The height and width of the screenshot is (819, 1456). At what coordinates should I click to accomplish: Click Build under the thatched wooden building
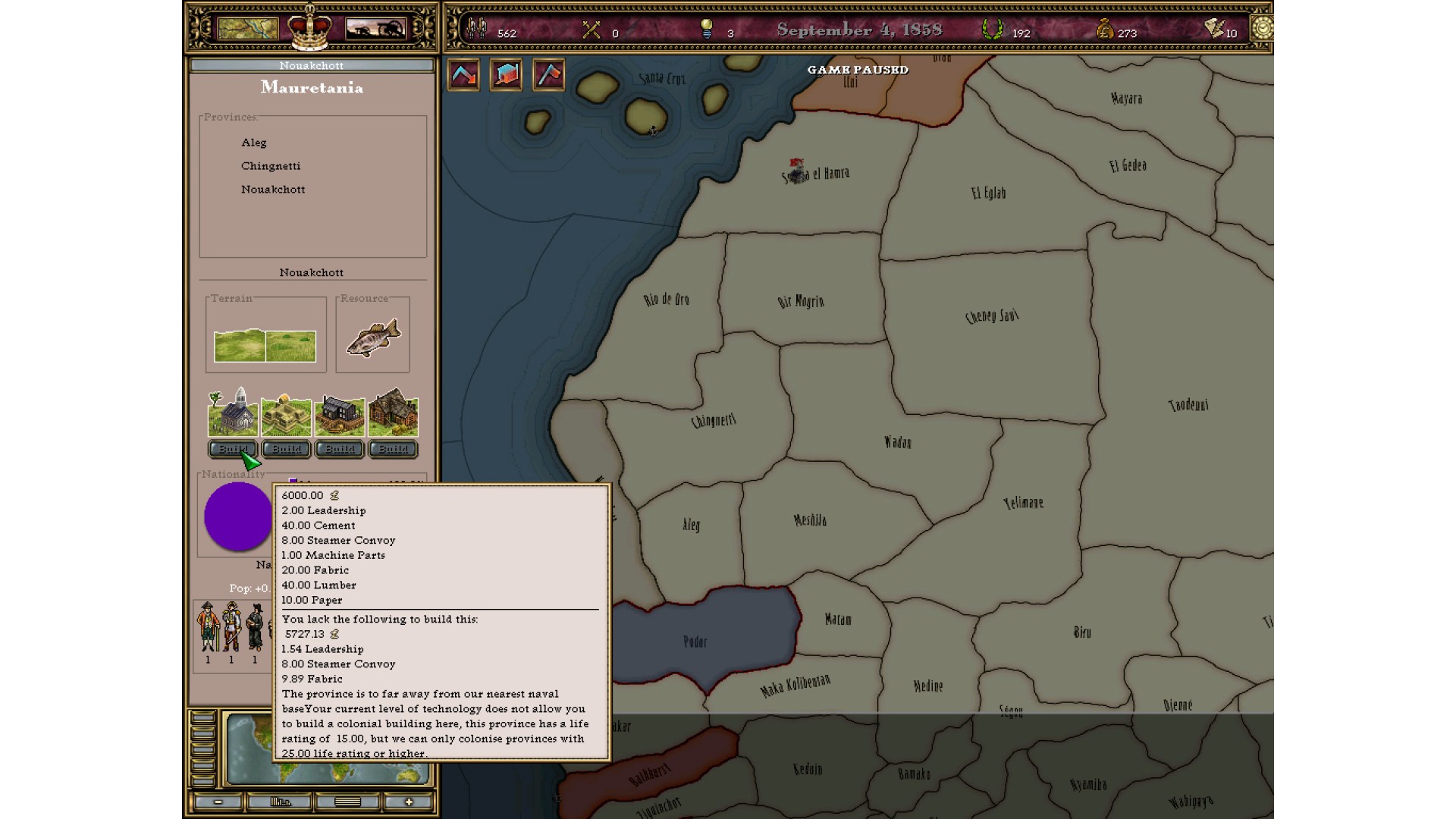pyautogui.click(x=393, y=449)
